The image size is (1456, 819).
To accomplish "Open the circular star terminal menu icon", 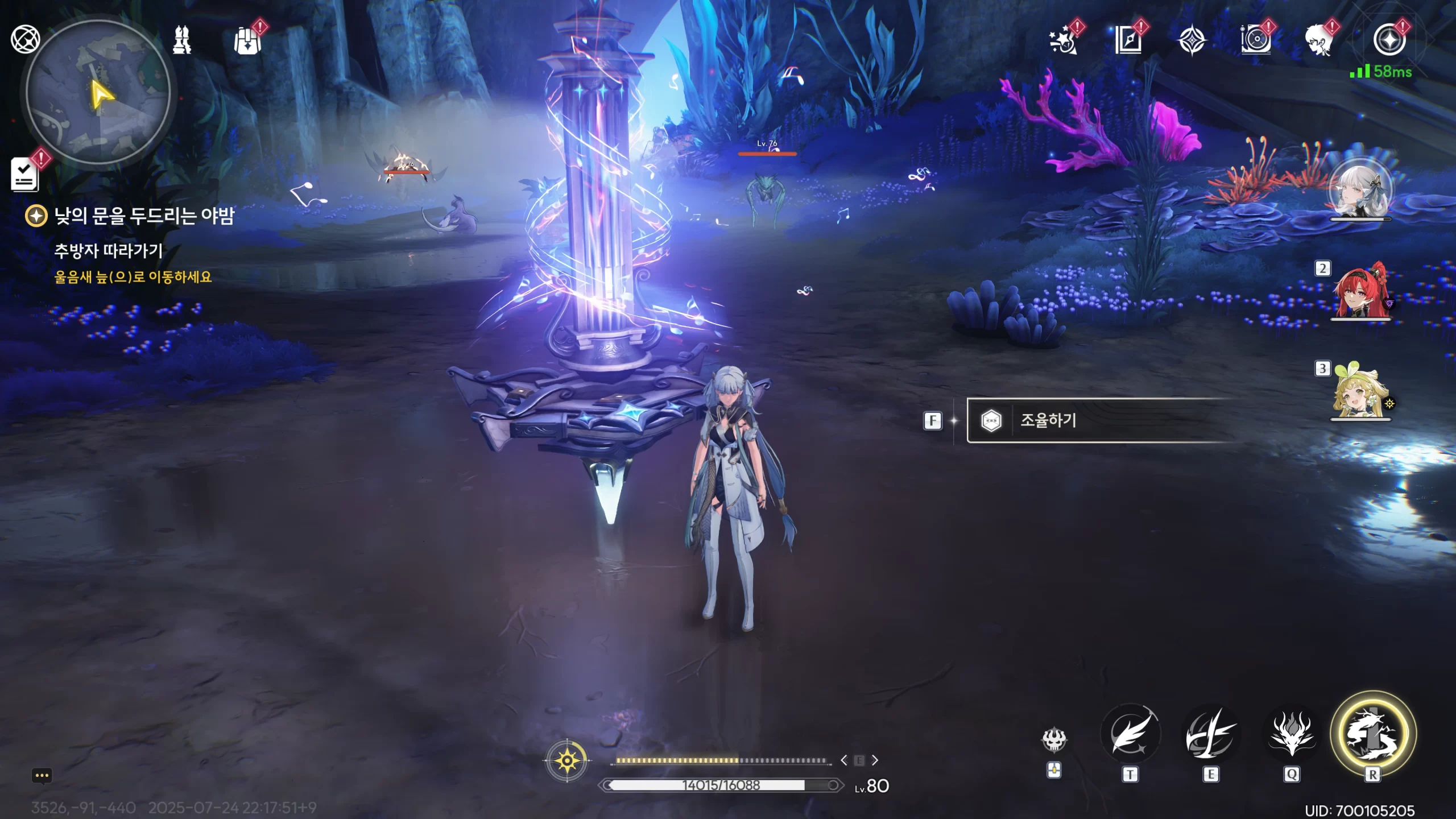I will point(1388,40).
